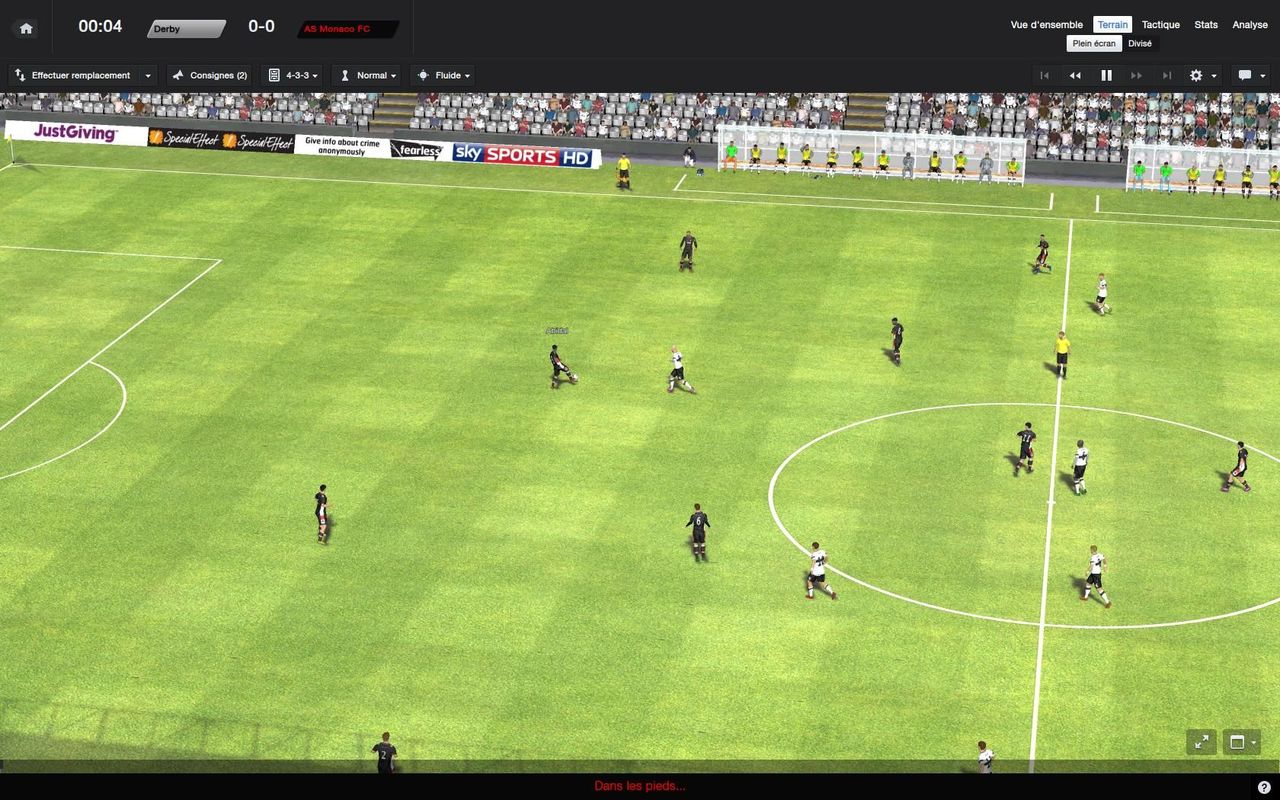Toggle fullscreen with the expand arrows icon
The width and height of the screenshot is (1280, 800).
(x=1201, y=742)
